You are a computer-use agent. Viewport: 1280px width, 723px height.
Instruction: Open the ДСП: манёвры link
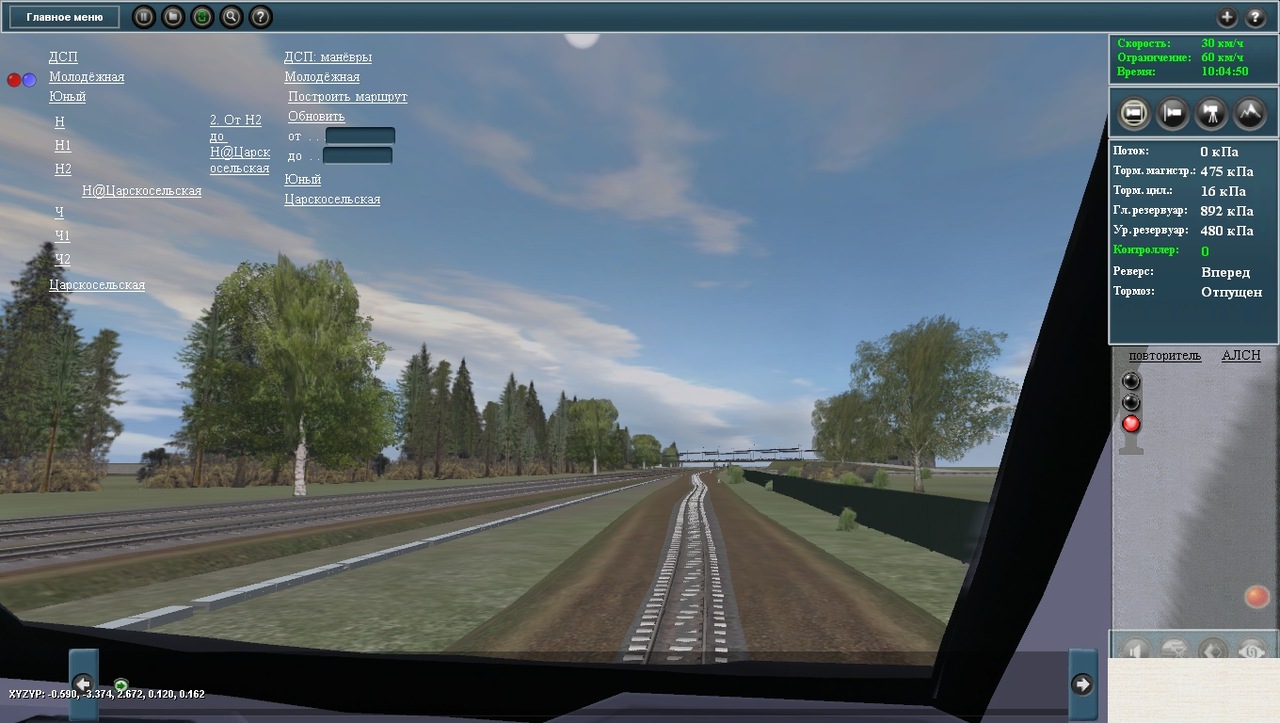(x=327, y=57)
